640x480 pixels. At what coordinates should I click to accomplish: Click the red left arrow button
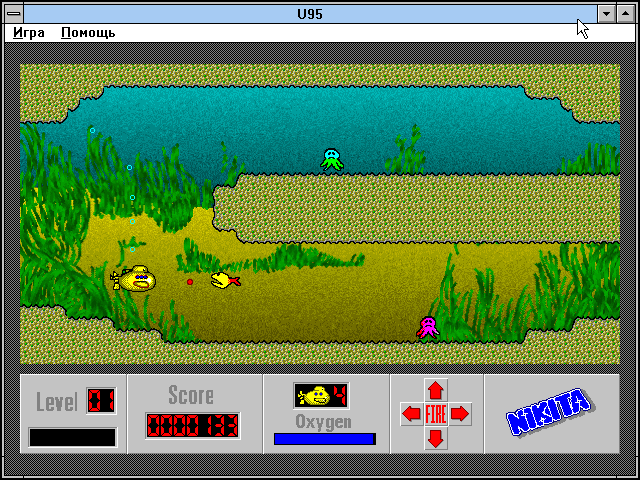pos(411,414)
